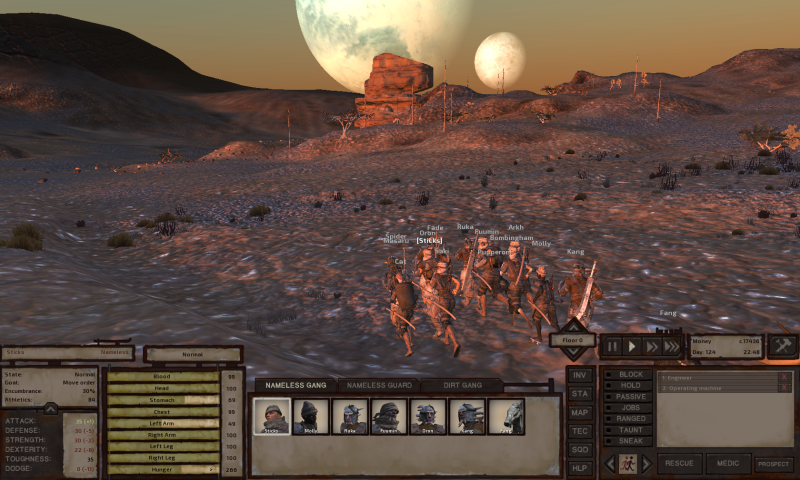Viewport: 800px width, 480px height.
Task: Activate the MEDIC order button
Action: click(x=727, y=464)
